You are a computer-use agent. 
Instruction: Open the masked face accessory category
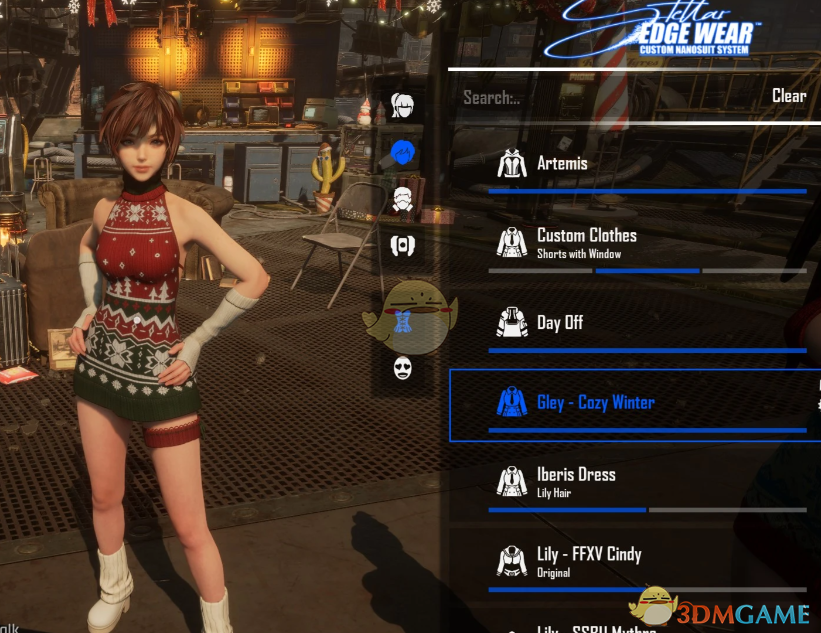[x=403, y=197]
